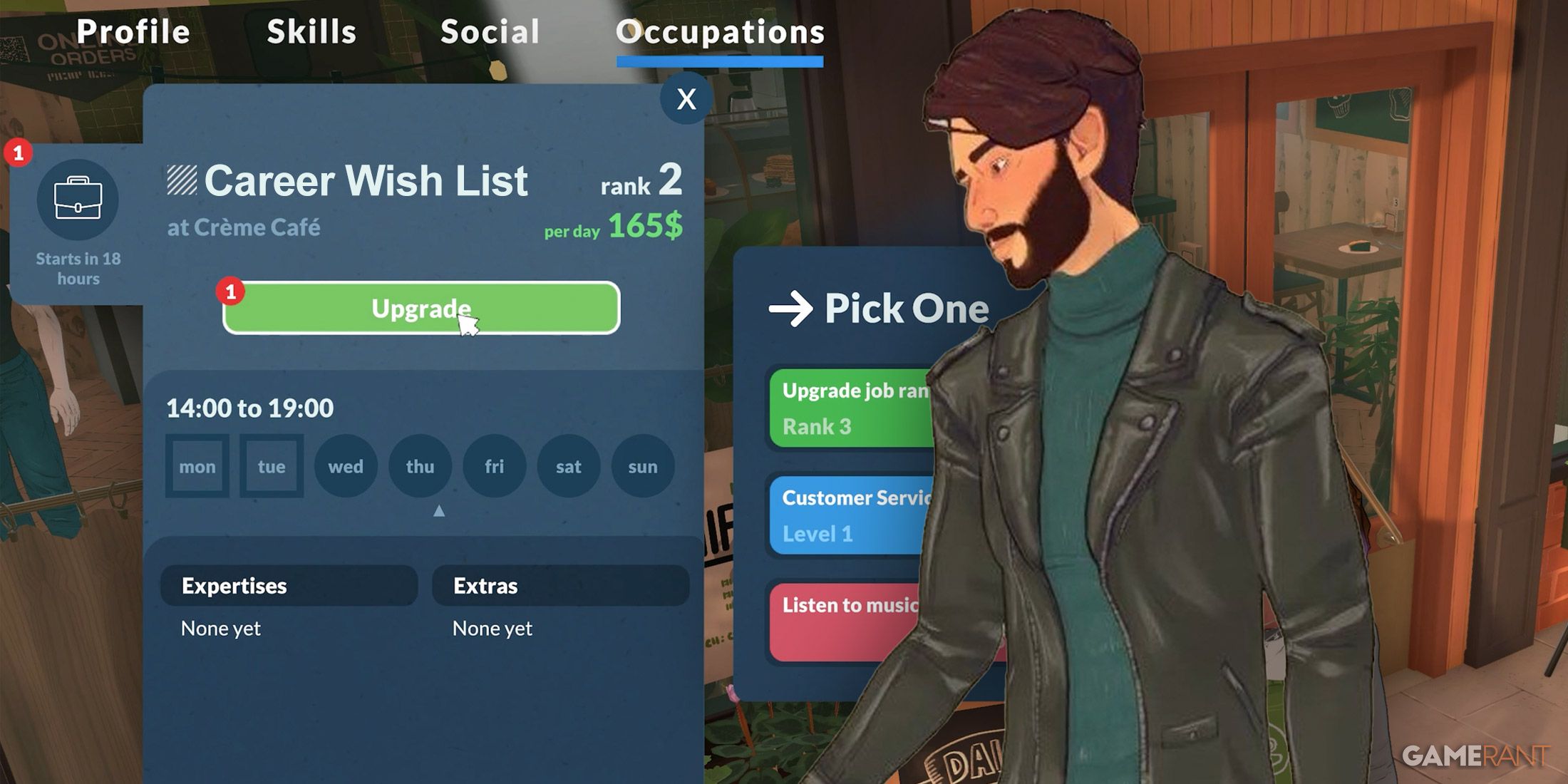Enable Monday as a work day
1568x784 pixels.
(197, 466)
